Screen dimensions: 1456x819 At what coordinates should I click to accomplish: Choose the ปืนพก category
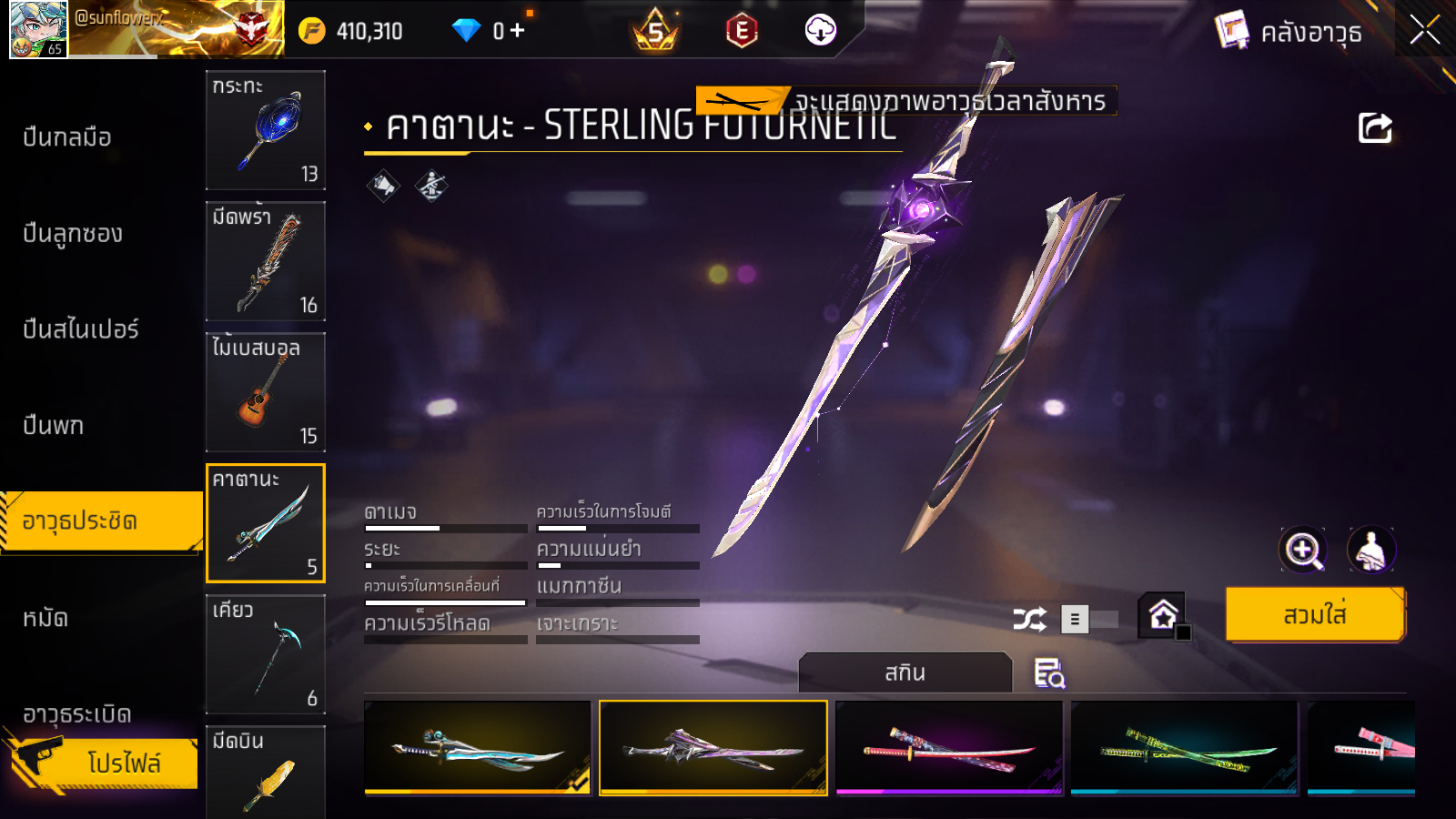click(54, 425)
